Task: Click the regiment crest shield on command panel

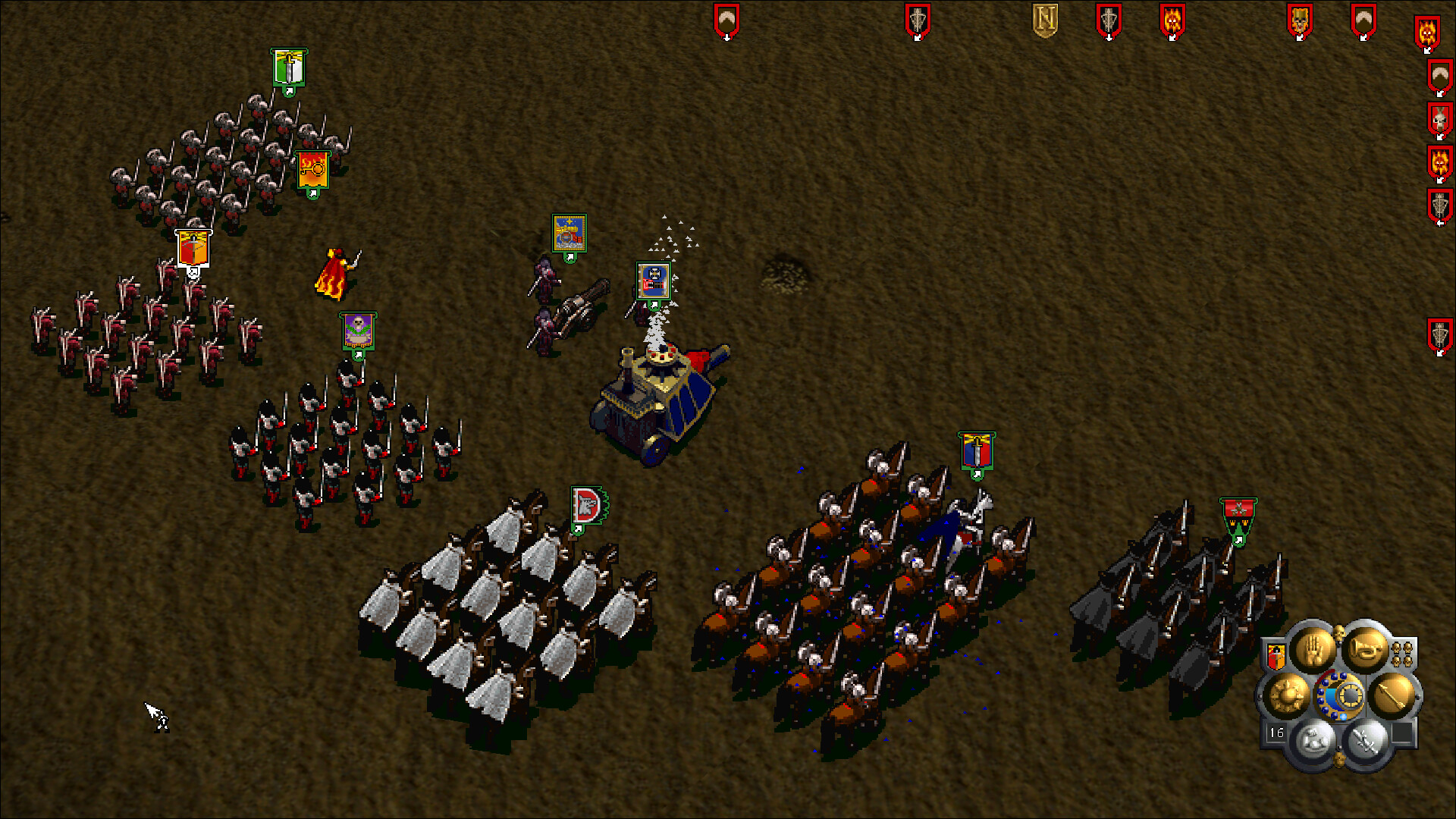Action: [1276, 655]
